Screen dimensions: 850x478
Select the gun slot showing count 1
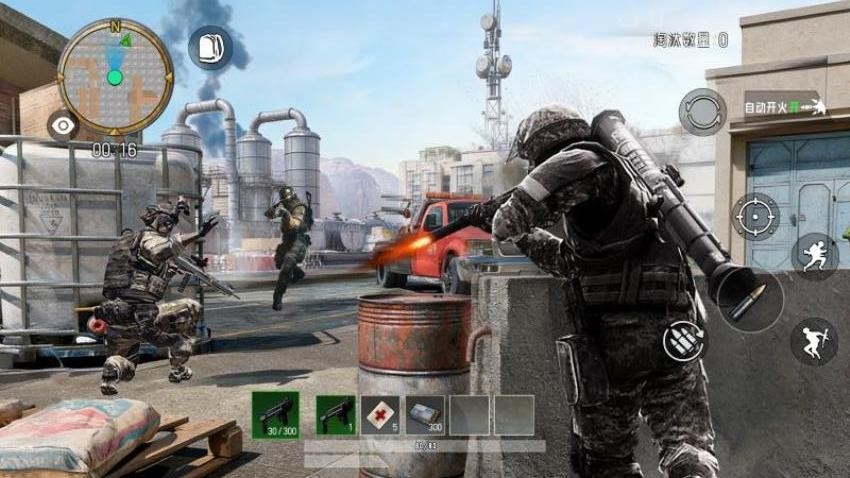[336, 414]
